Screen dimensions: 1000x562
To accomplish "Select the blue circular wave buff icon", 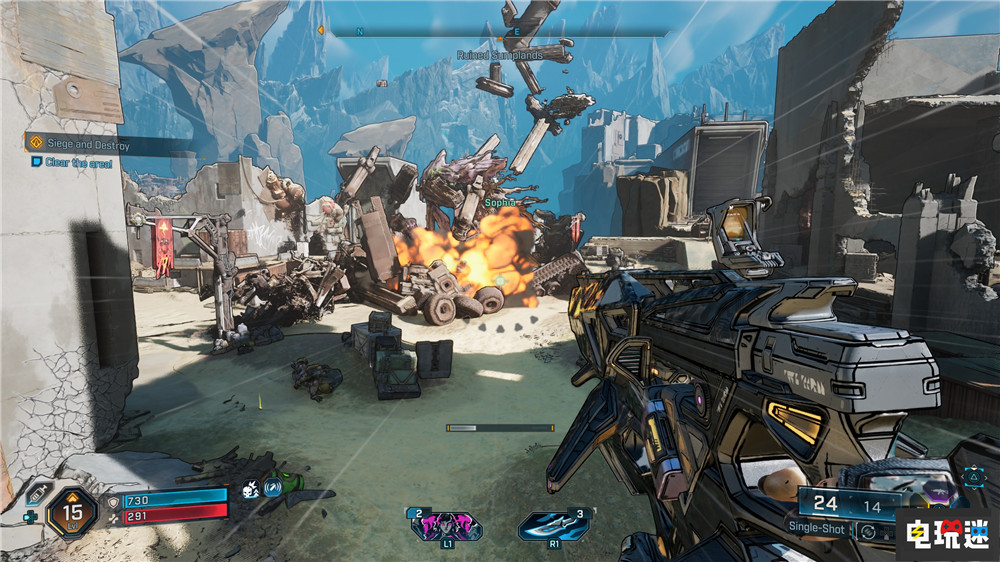I will [x=272, y=490].
